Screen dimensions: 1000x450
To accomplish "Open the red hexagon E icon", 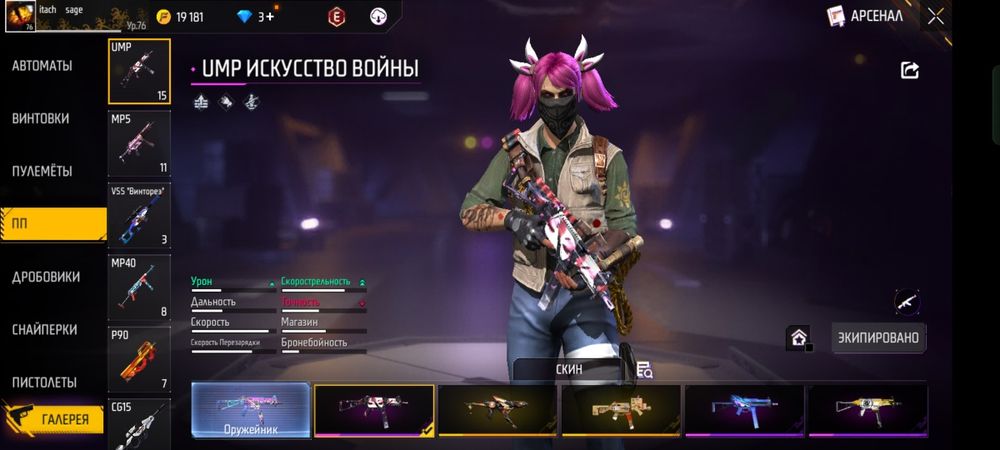I will click(337, 16).
